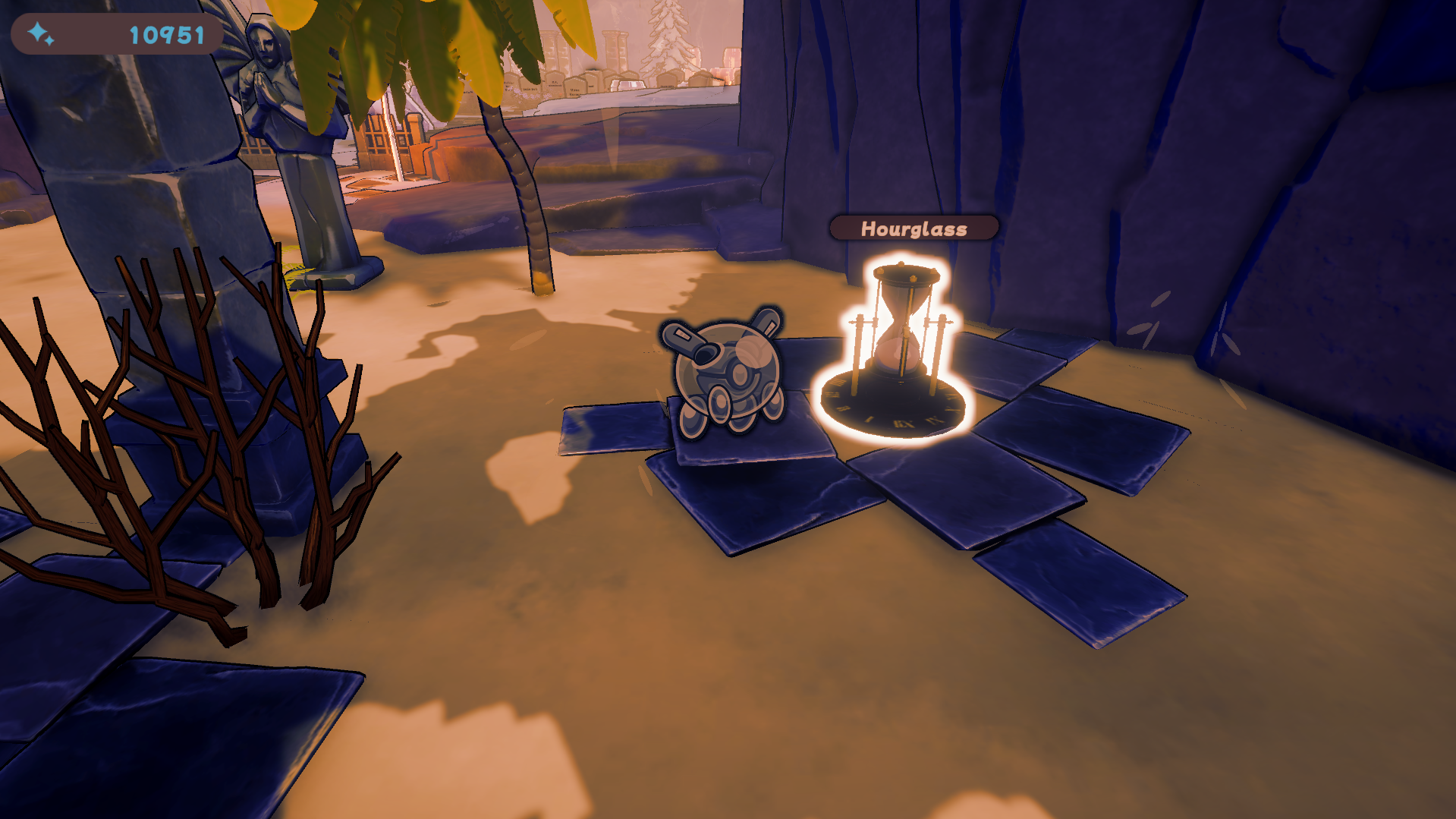Click the robot's left cannon arm
The height and width of the screenshot is (819, 1456).
click(x=683, y=338)
